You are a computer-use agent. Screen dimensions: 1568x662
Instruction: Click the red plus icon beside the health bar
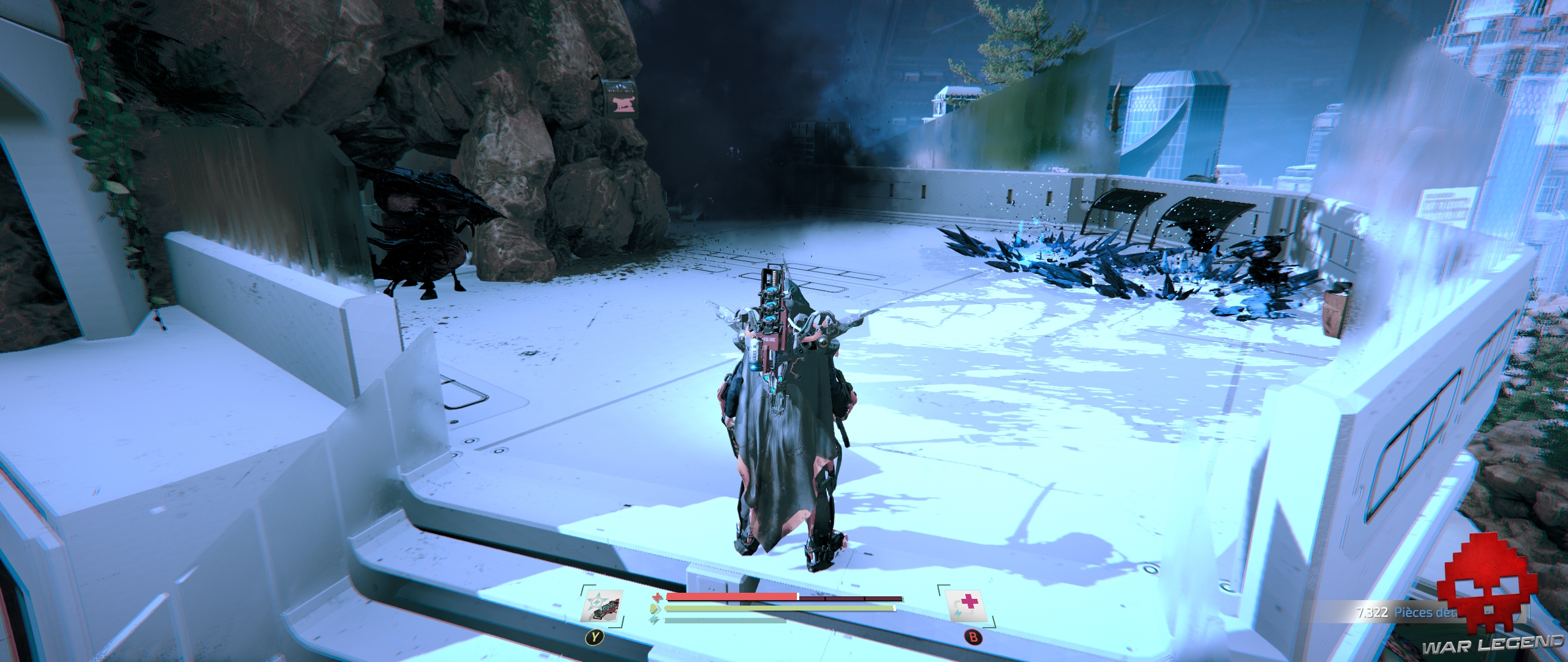[x=657, y=597]
